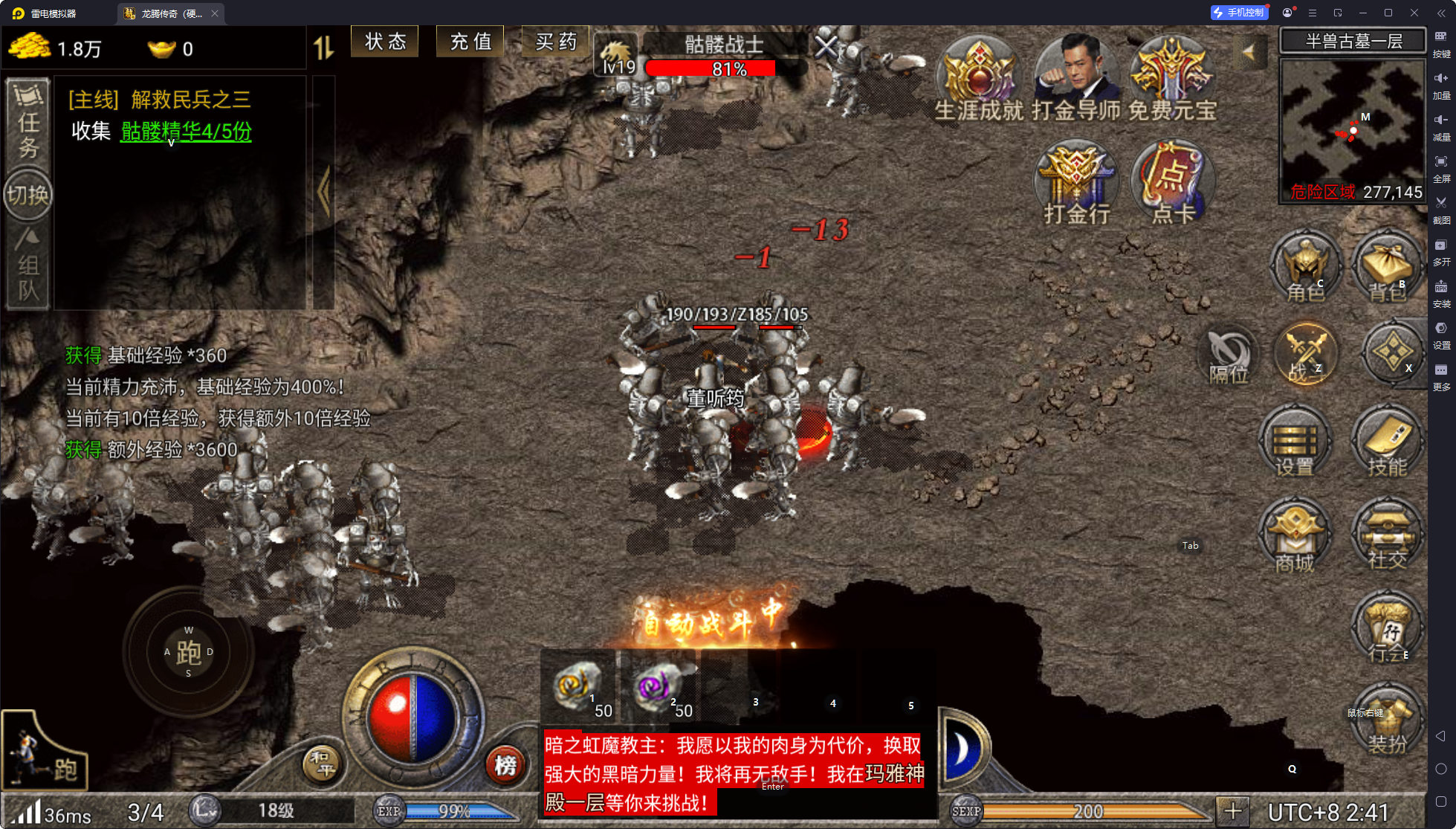The height and width of the screenshot is (829, 1456).
Task: Open the 充值 recharge menu
Action: pos(470,42)
